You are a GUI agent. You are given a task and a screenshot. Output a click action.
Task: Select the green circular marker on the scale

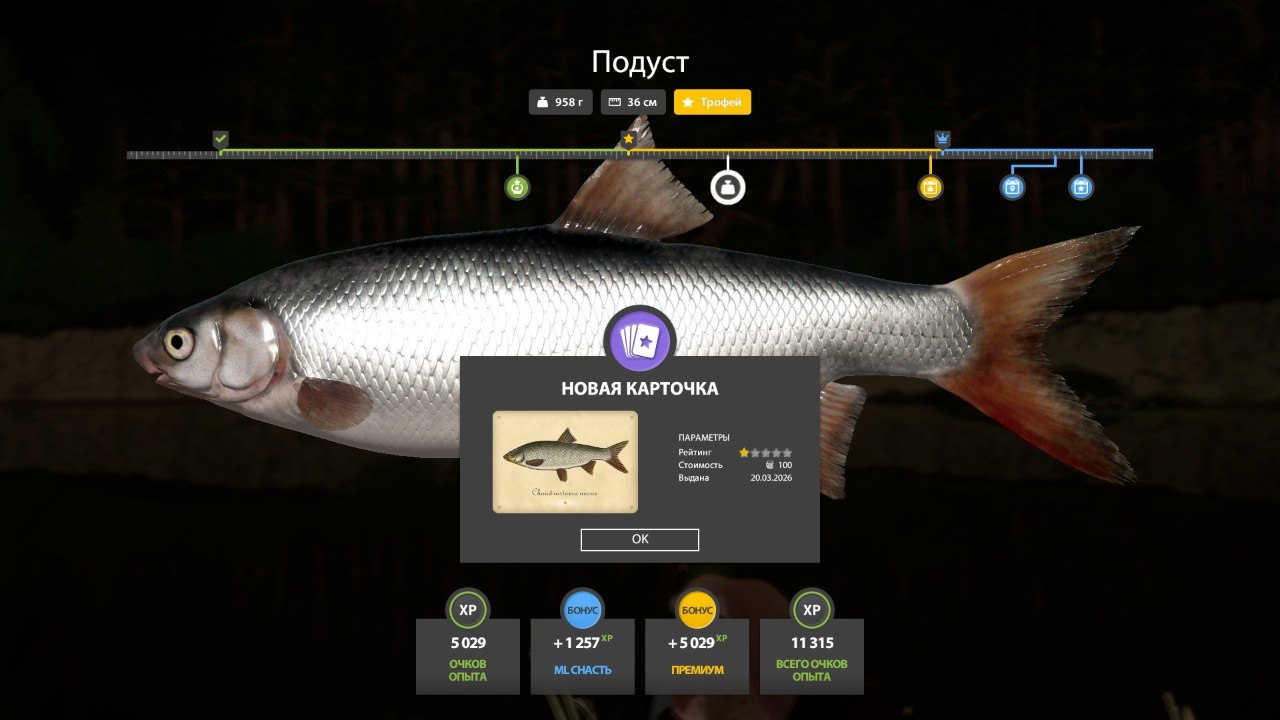[x=517, y=187]
